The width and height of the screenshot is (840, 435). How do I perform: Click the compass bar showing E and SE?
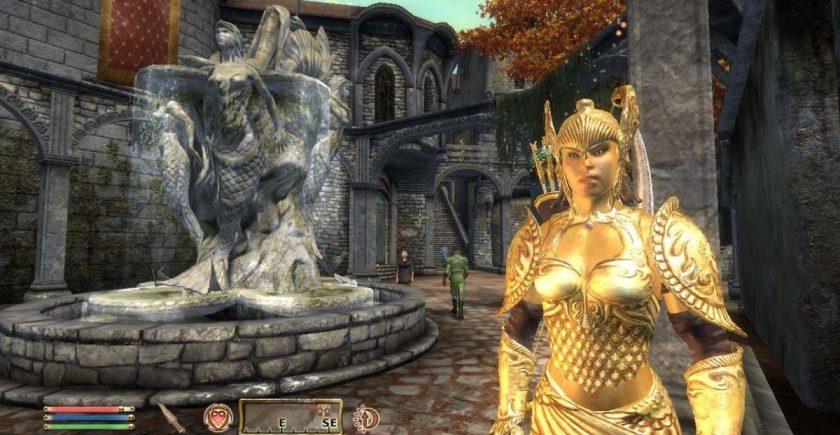tap(290, 417)
